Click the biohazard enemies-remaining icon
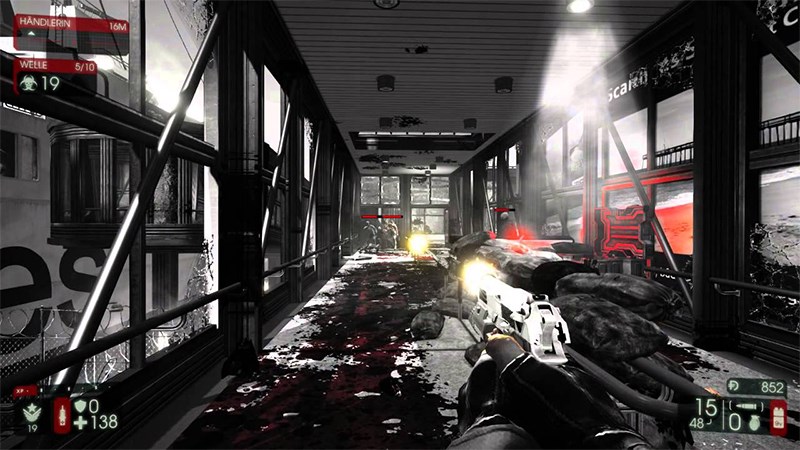The width and height of the screenshot is (800, 450). click(27, 84)
